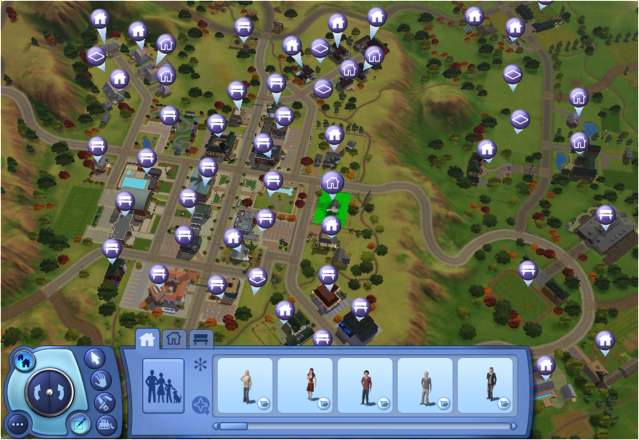The image size is (639, 440).
Task: Select the pencil edit tool
Action: point(80,424)
